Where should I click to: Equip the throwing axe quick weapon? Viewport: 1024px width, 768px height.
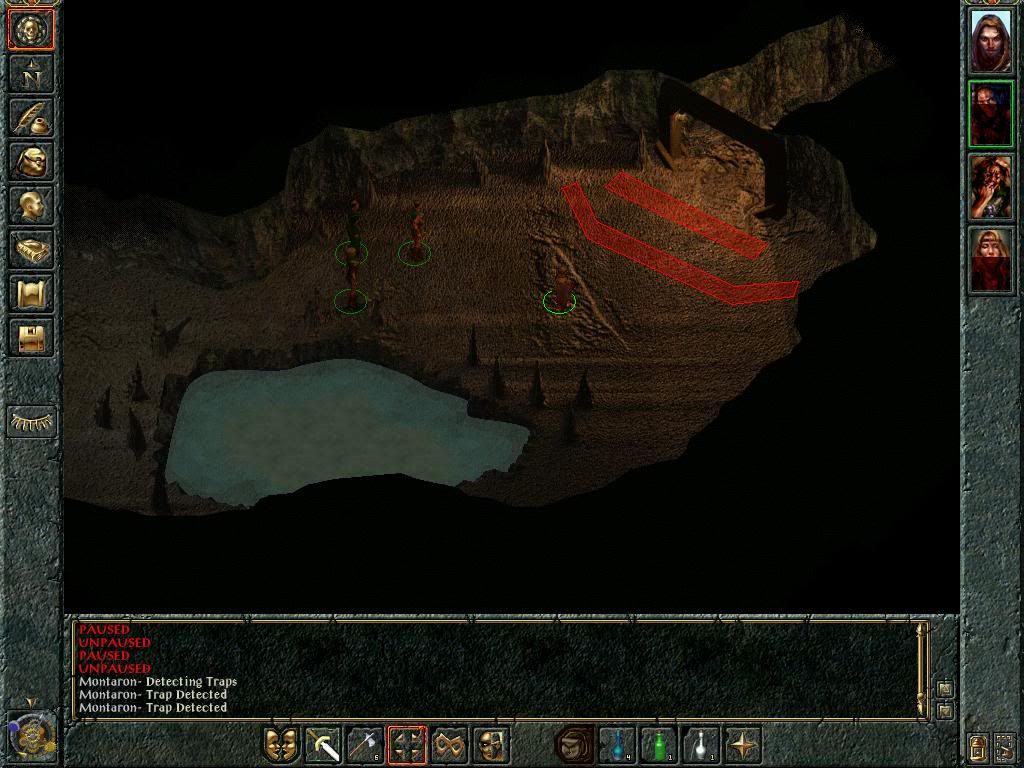(x=365, y=745)
